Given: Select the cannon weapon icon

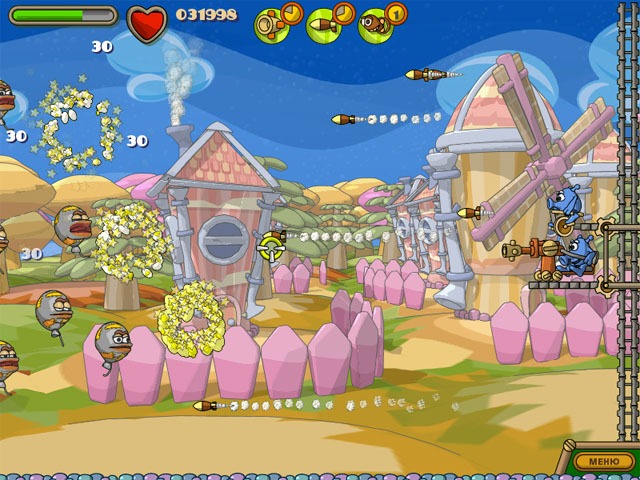Looking at the screenshot, I should (x=271, y=24).
